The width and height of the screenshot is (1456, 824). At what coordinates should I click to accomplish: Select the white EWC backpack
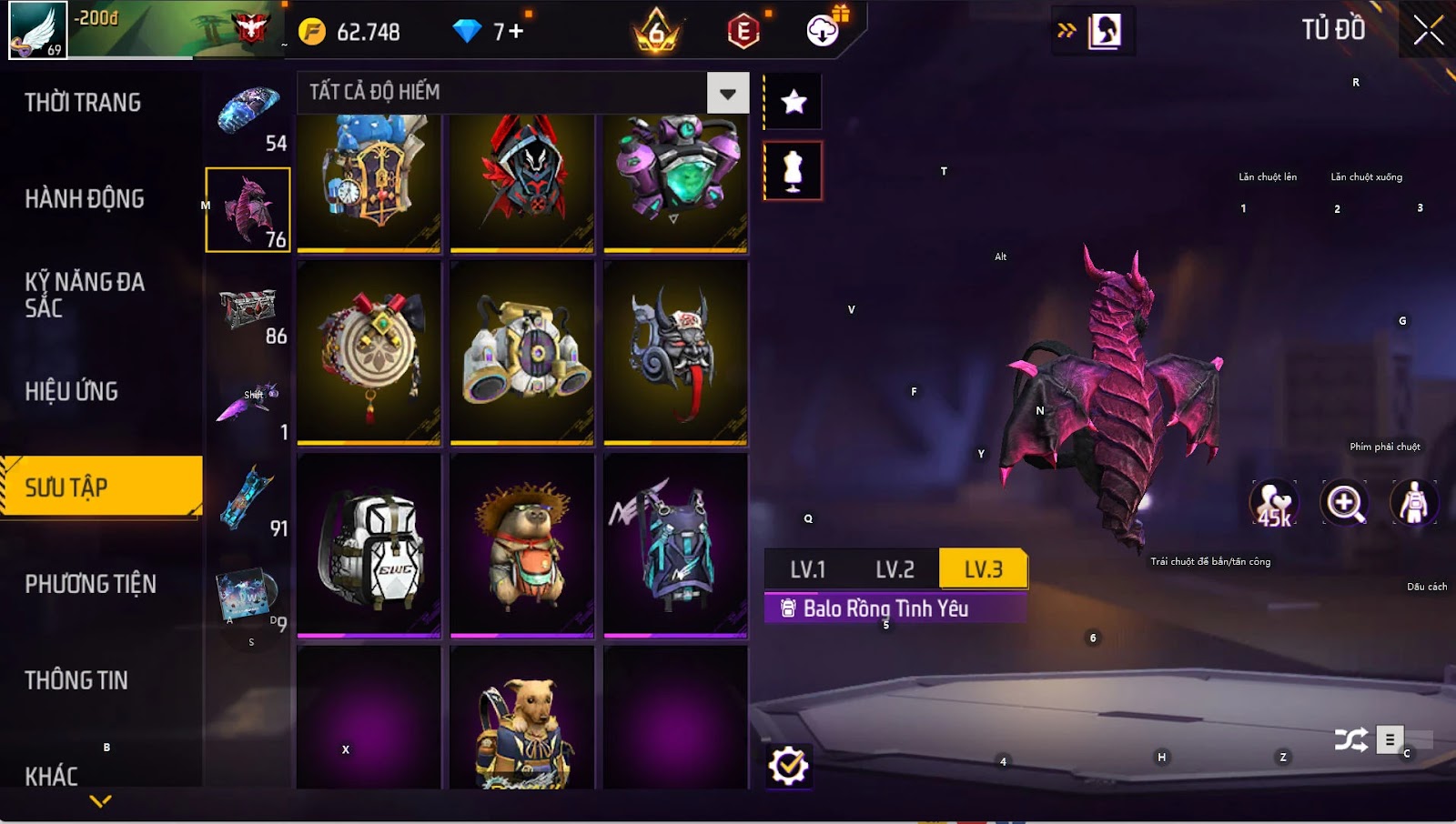pos(369,547)
